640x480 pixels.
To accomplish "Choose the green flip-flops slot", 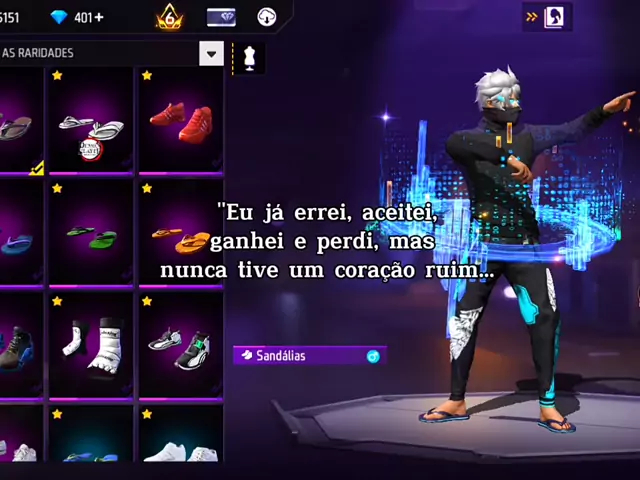I will pyautogui.click(x=91, y=236).
